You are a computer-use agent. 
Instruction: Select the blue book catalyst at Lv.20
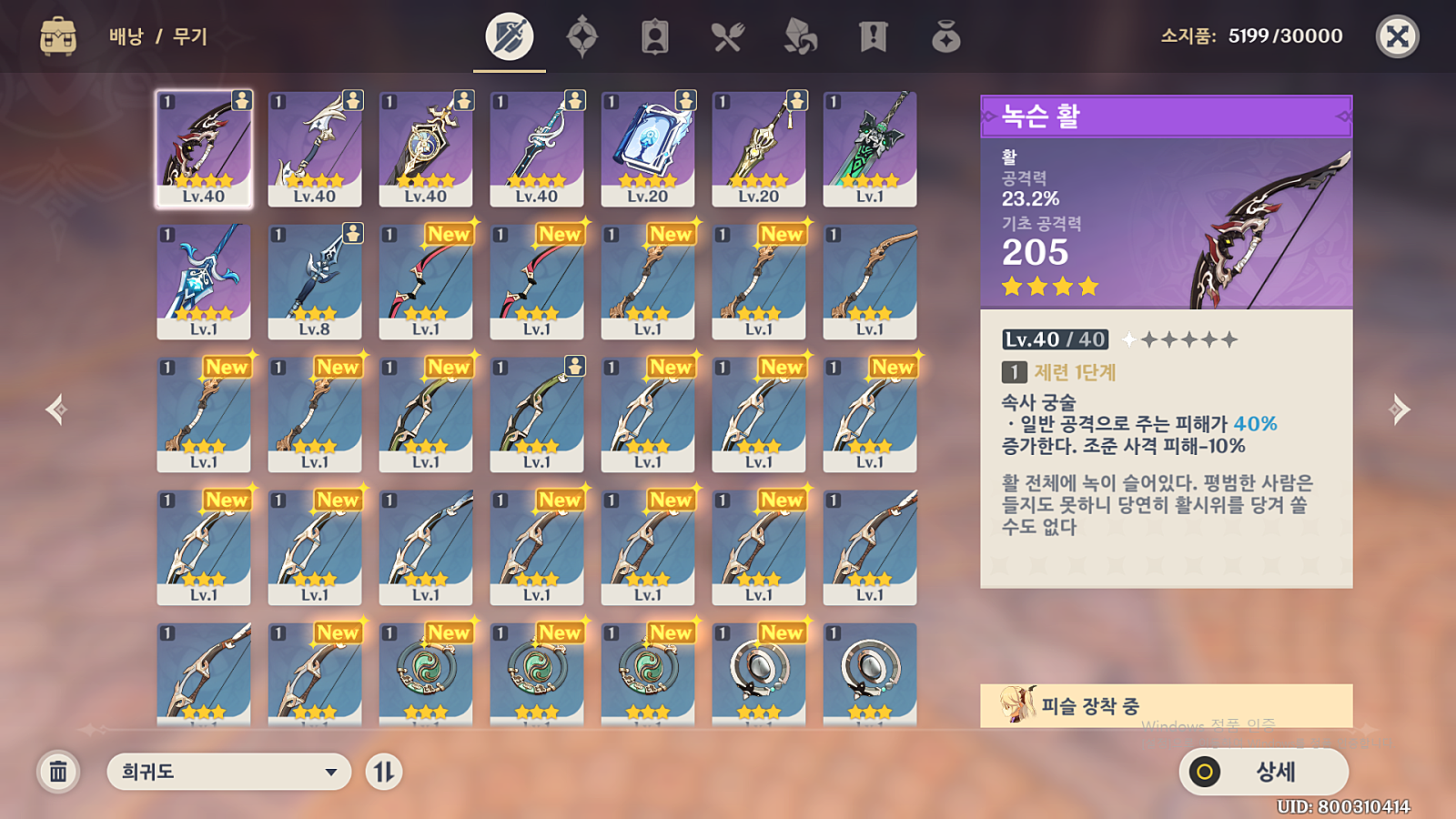coord(648,148)
